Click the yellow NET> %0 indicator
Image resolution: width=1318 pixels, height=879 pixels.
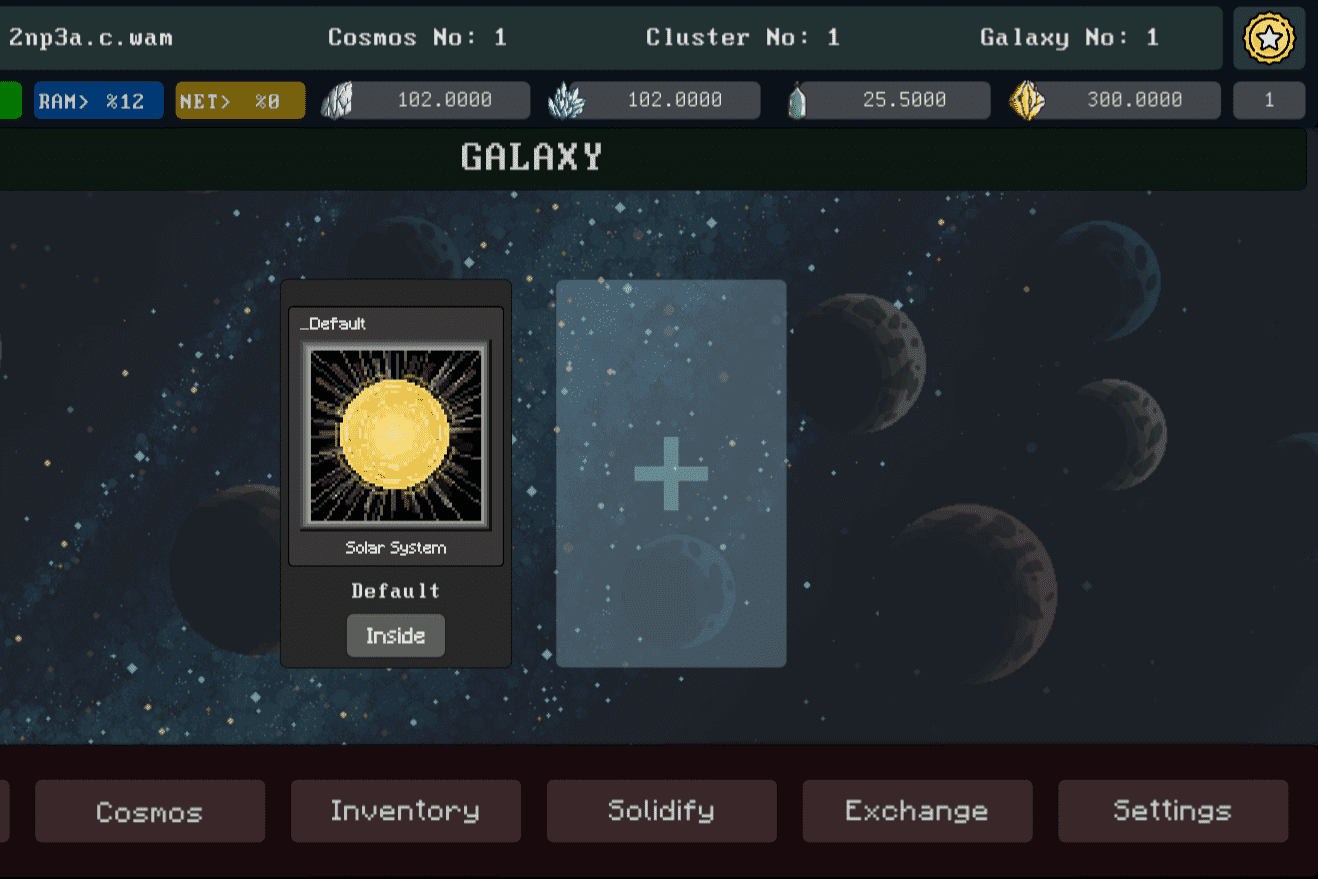(x=239, y=99)
